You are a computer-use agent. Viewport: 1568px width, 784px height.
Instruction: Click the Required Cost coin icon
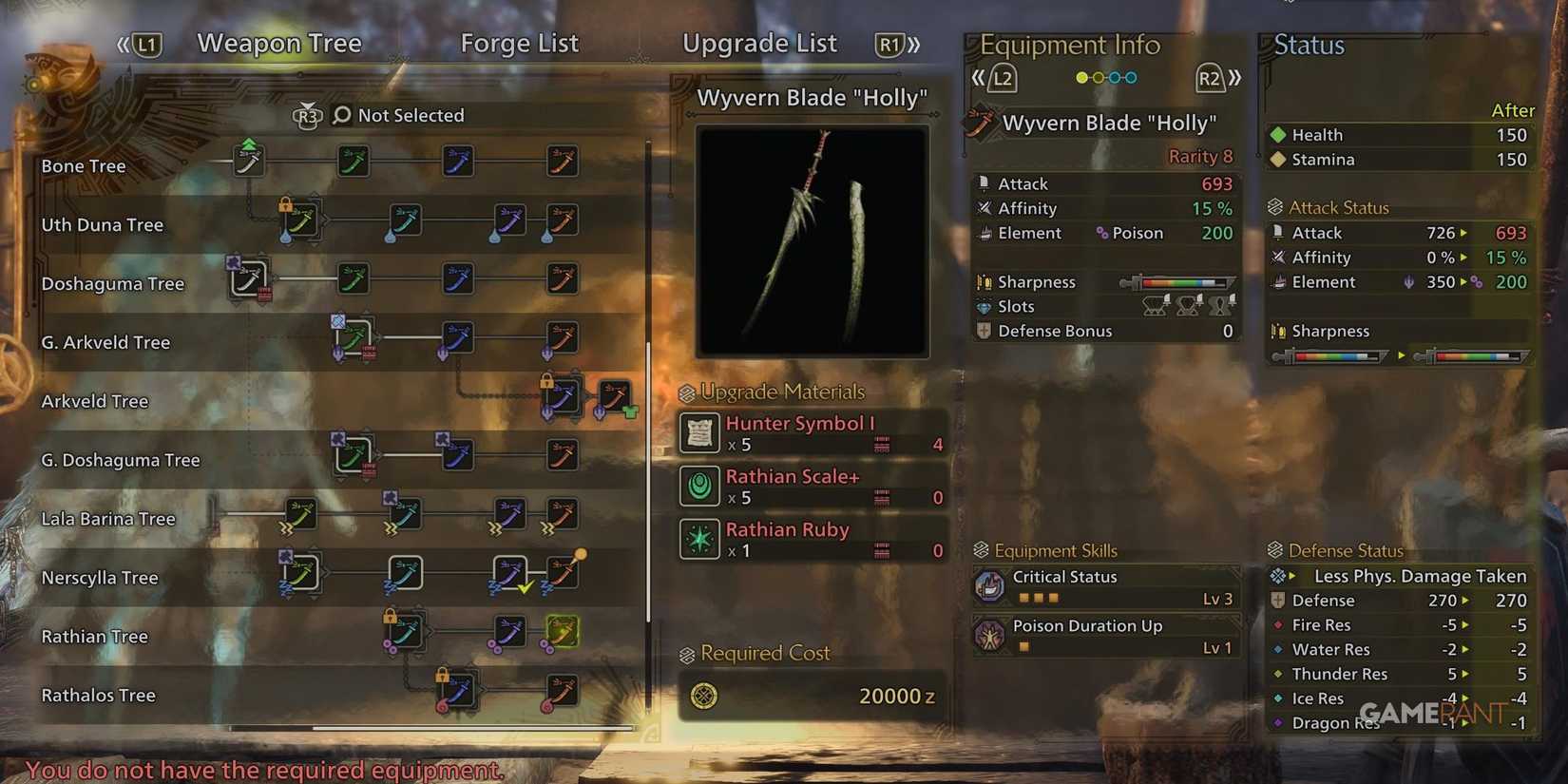[707, 696]
